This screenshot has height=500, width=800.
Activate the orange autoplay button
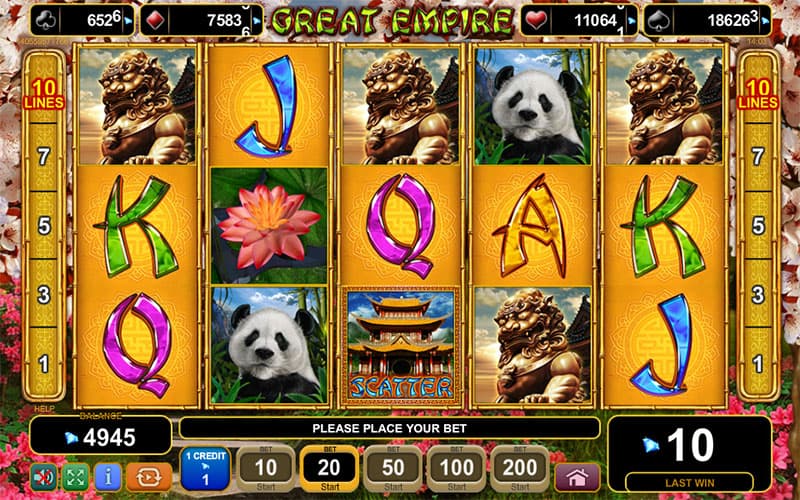[148, 476]
